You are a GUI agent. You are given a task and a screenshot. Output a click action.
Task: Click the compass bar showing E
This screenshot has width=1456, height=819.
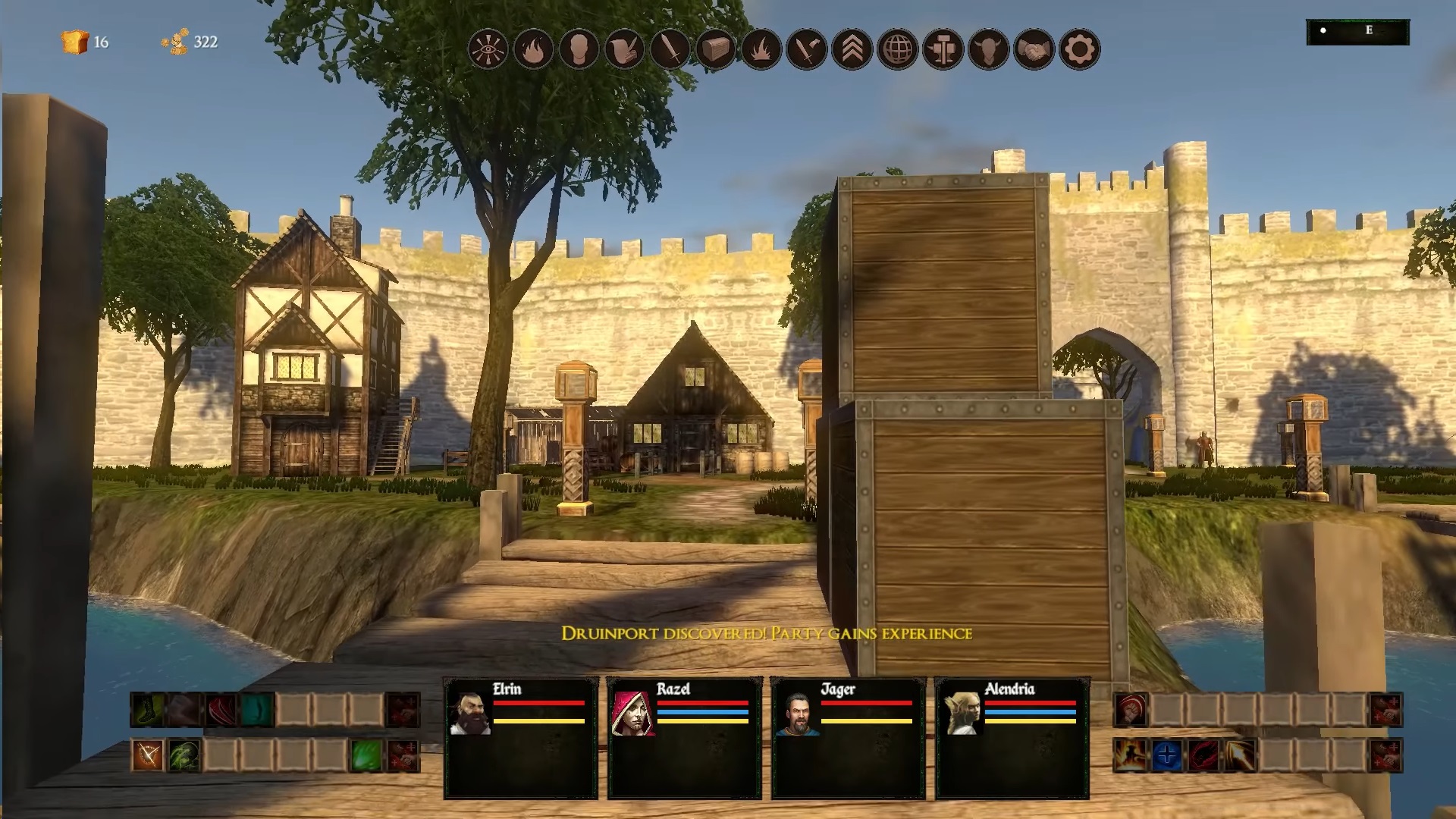(x=1357, y=31)
